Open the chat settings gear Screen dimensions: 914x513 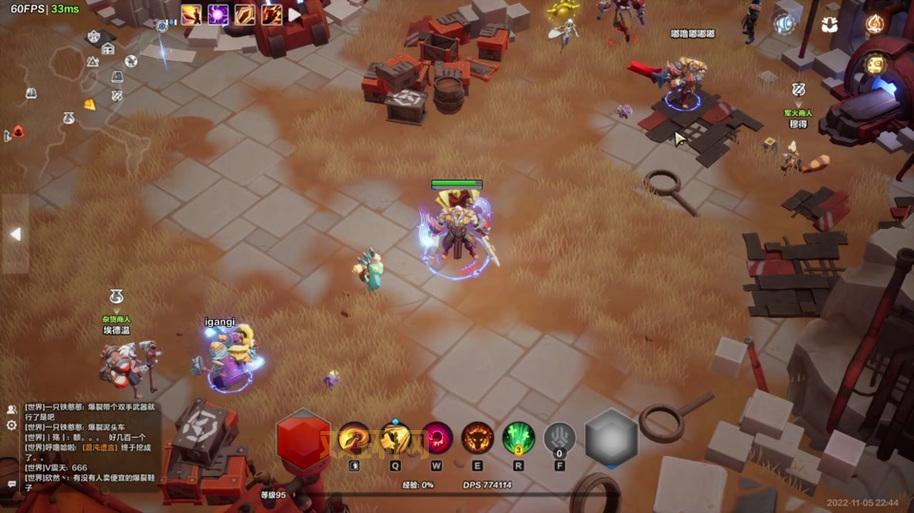click(12, 425)
